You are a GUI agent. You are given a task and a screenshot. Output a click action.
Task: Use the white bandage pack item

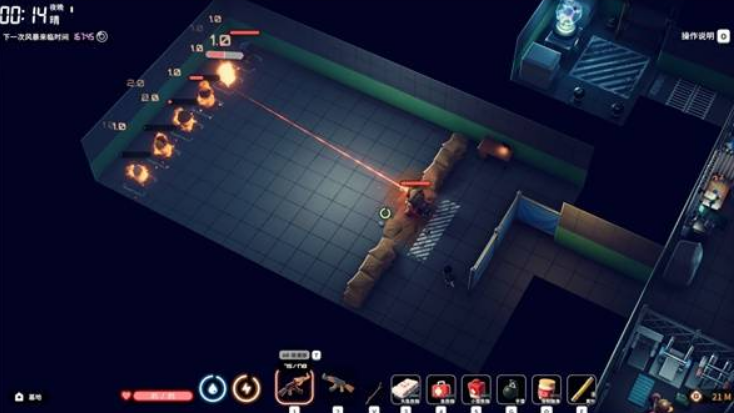click(x=406, y=388)
